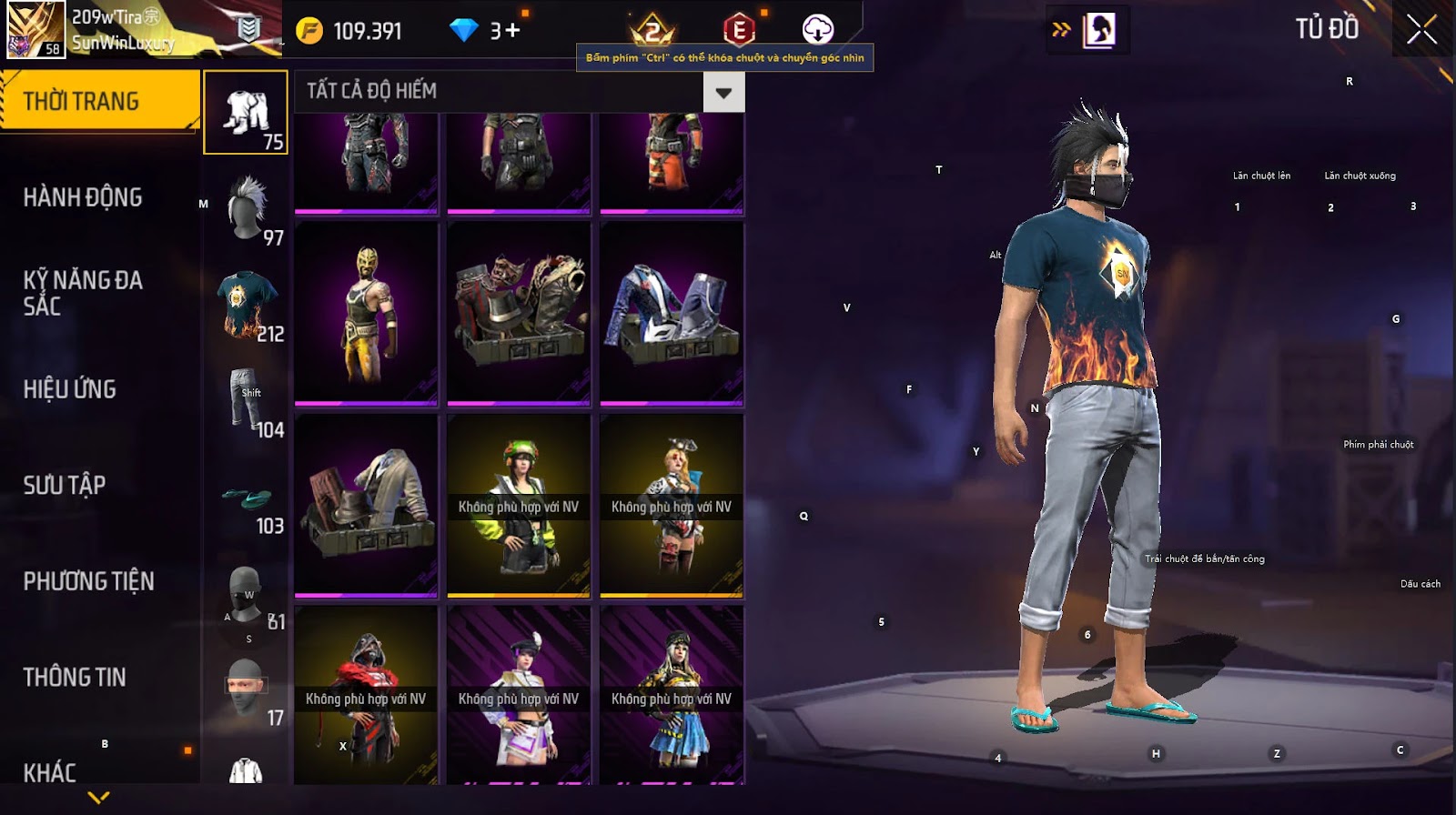This screenshot has height=815, width=1456.
Task: Choose the hair subcategory showing 97
Action: 246,209
